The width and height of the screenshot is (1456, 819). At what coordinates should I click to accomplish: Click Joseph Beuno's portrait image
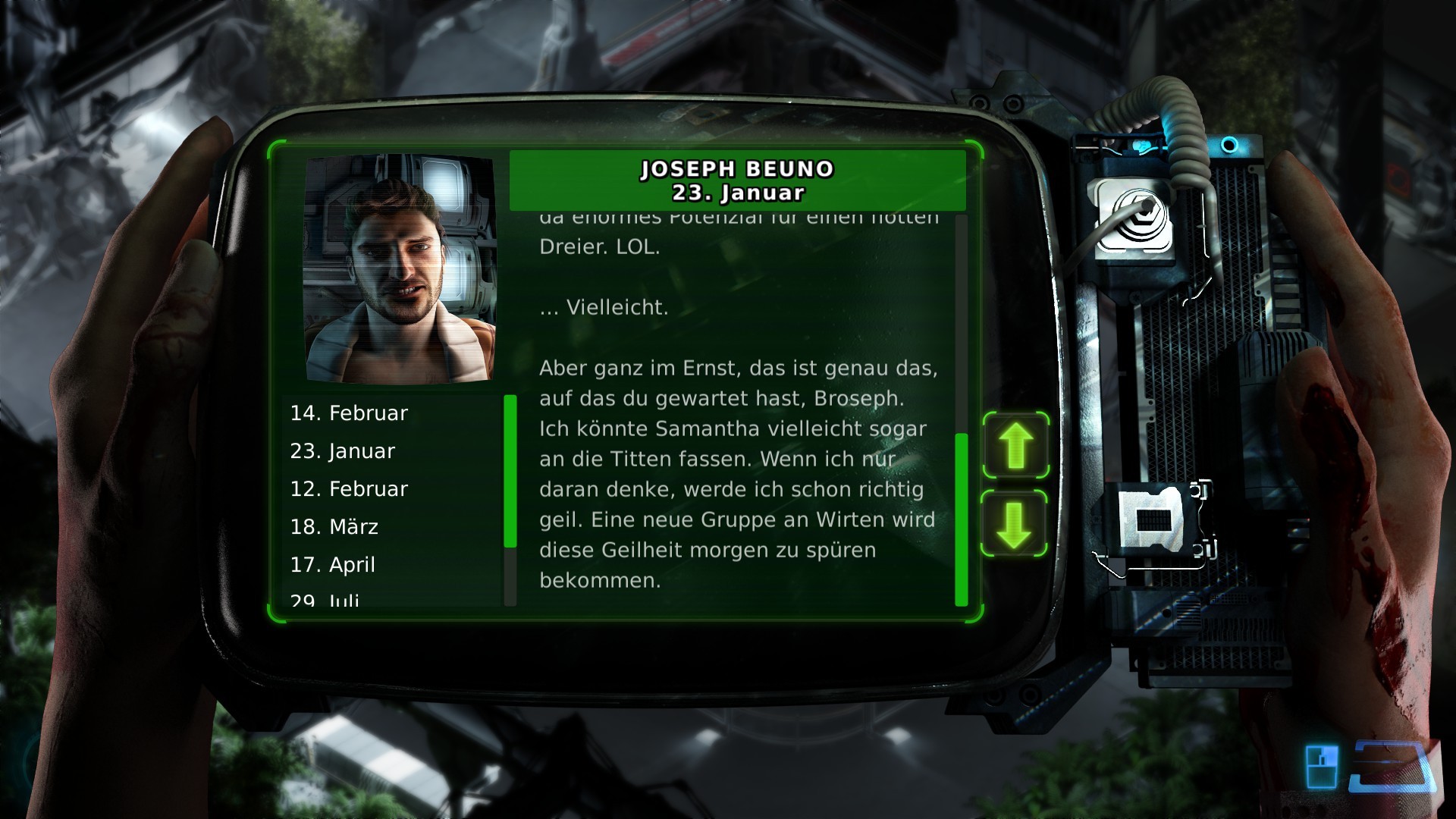pyautogui.click(x=400, y=269)
